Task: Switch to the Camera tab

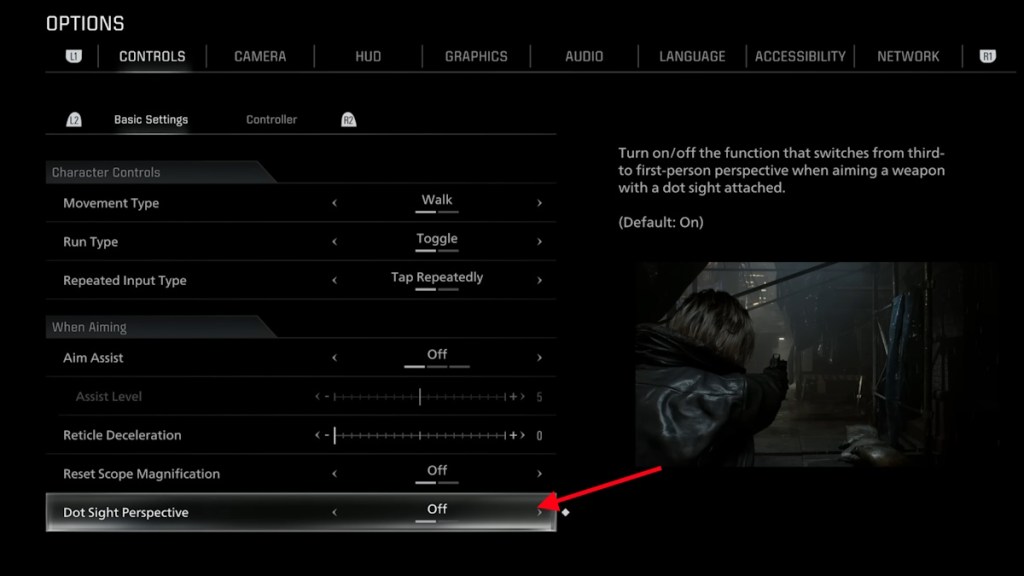Action: pyautogui.click(x=260, y=56)
